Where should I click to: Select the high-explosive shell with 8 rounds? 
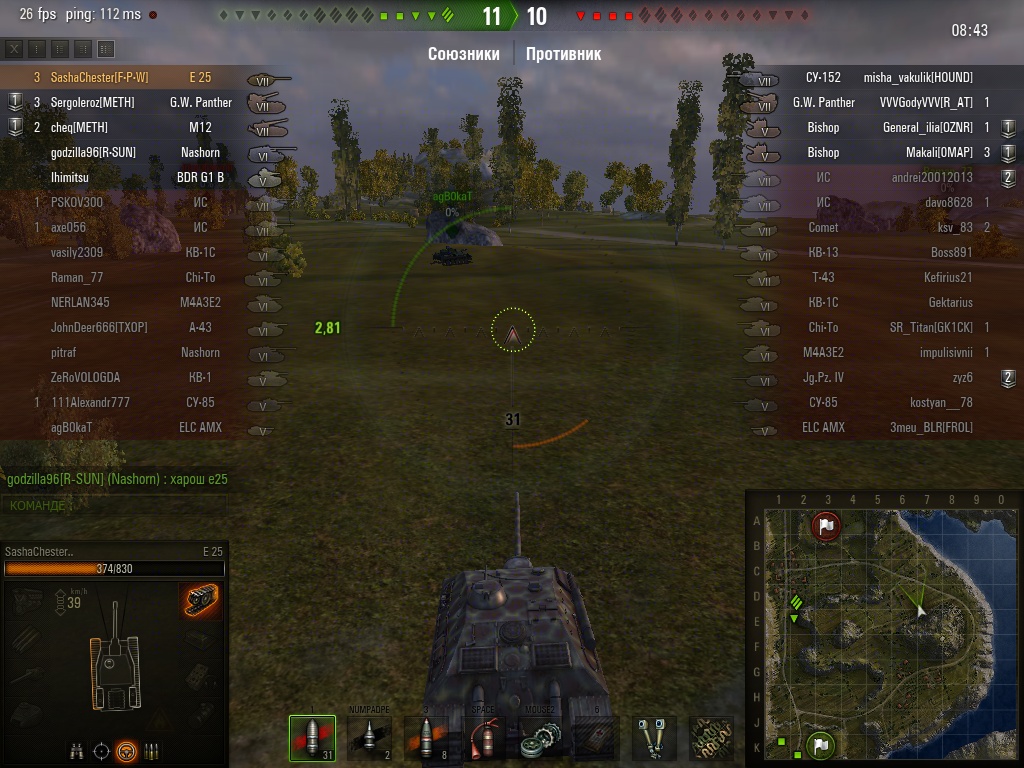click(427, 738)
